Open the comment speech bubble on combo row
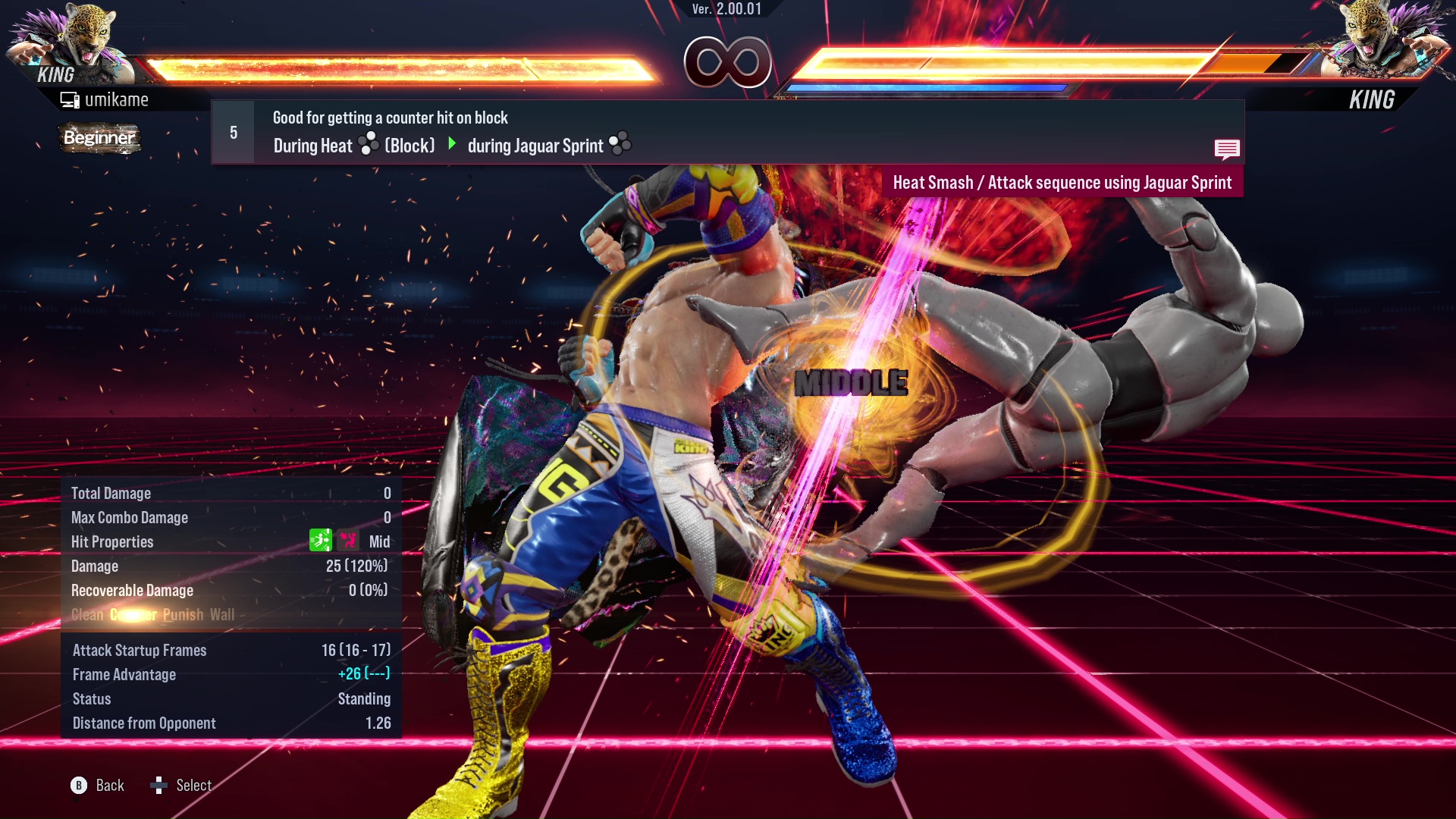This screenshot has width=1456, height=819. [1227, 149]
